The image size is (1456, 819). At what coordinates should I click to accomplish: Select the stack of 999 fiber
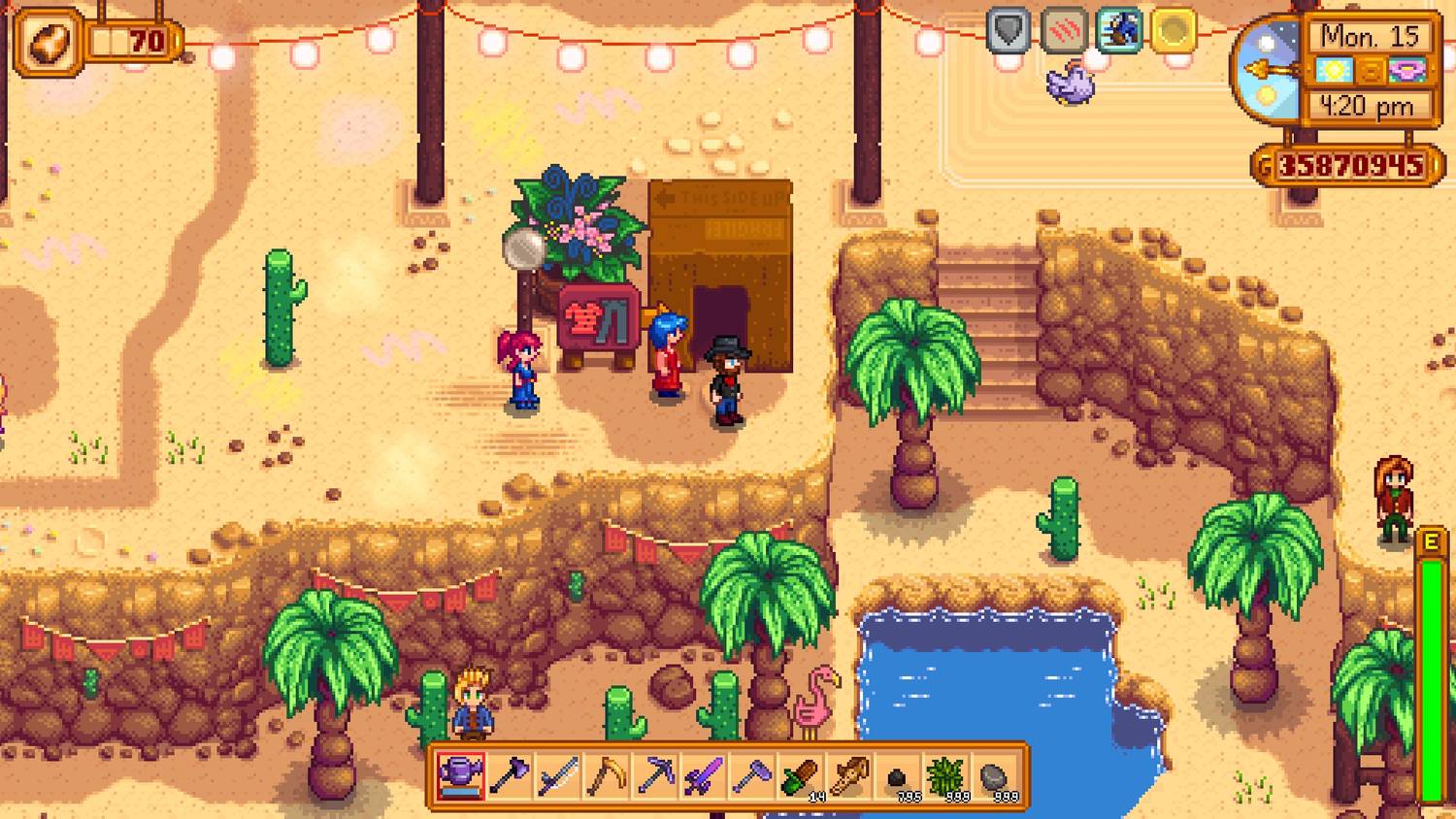point(946,774)
